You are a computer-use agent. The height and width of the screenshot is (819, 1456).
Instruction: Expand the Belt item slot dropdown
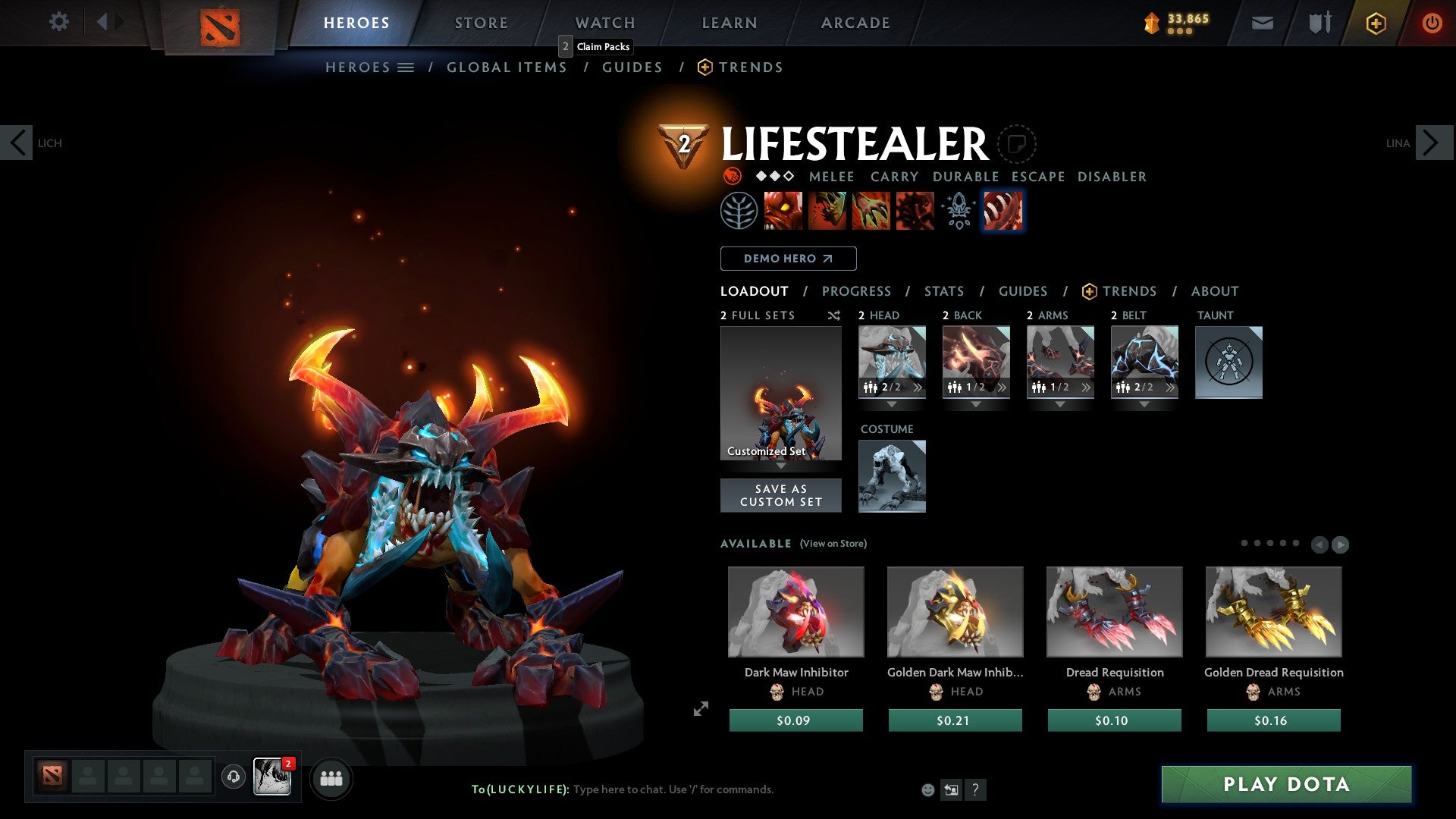pos(1144,404)
